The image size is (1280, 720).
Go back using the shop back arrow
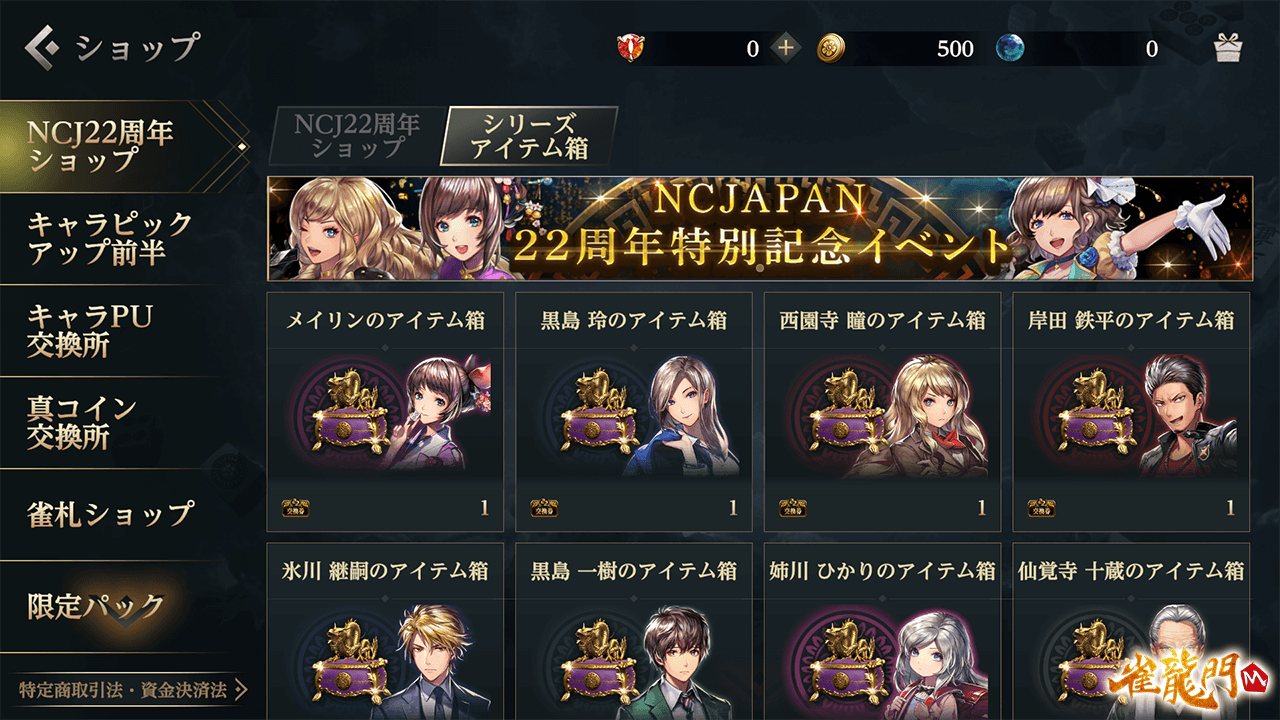(x=42, y=46)
